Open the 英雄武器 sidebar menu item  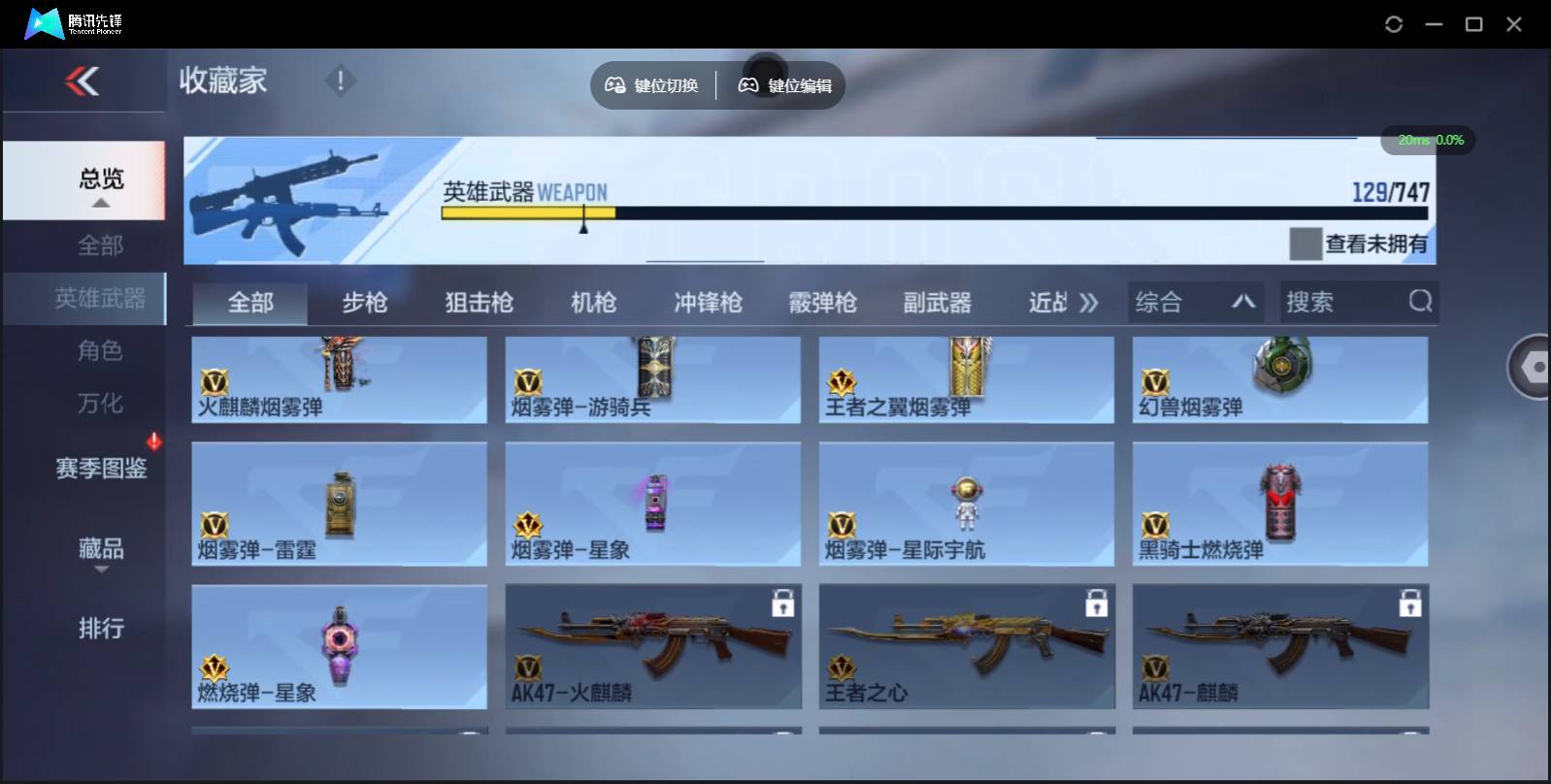(100, 299)
